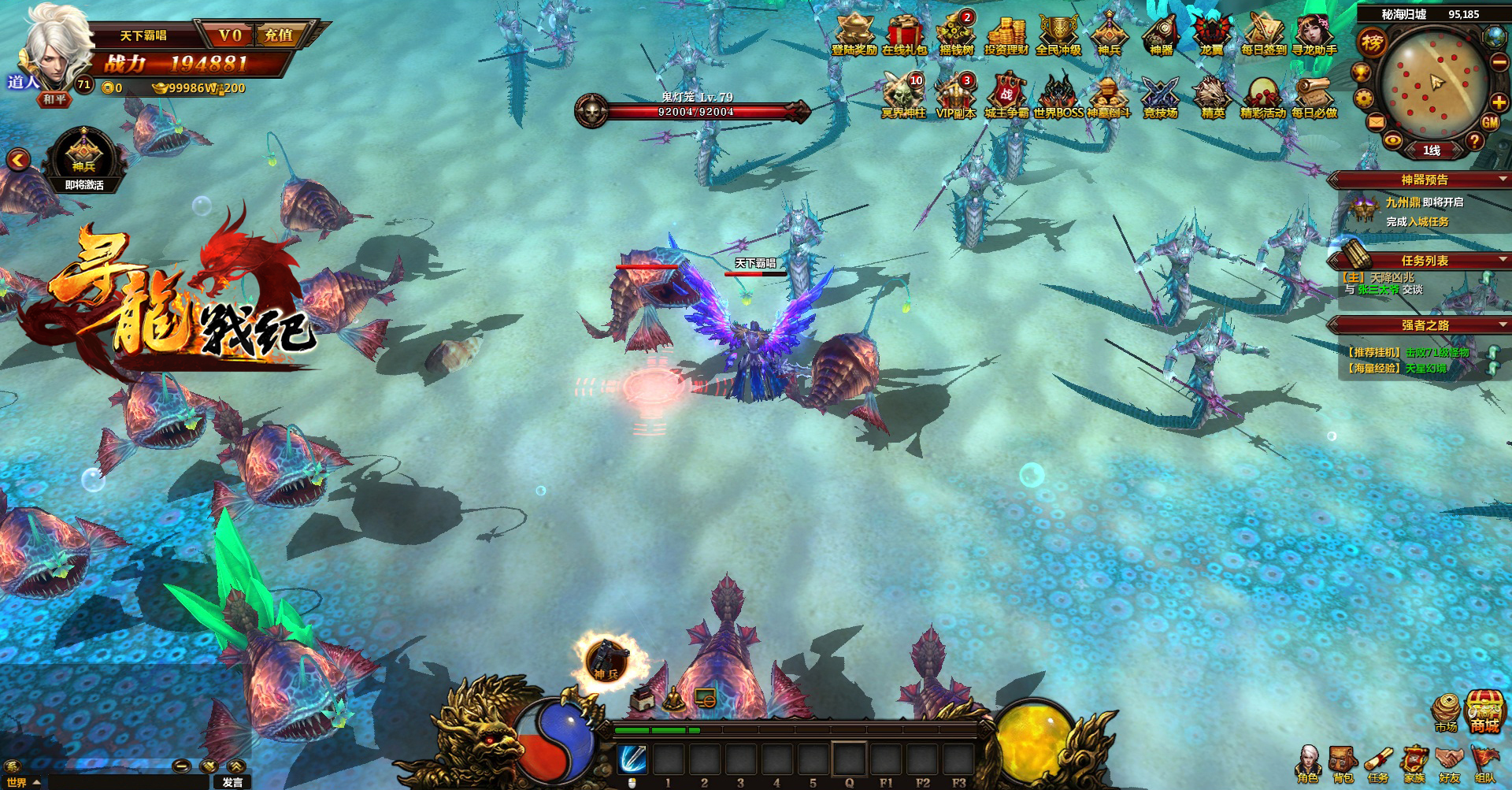Click the minimap's minus zoom button
The height and width of the screenshot is (790, 1512).
click(x=1500, y=63)
